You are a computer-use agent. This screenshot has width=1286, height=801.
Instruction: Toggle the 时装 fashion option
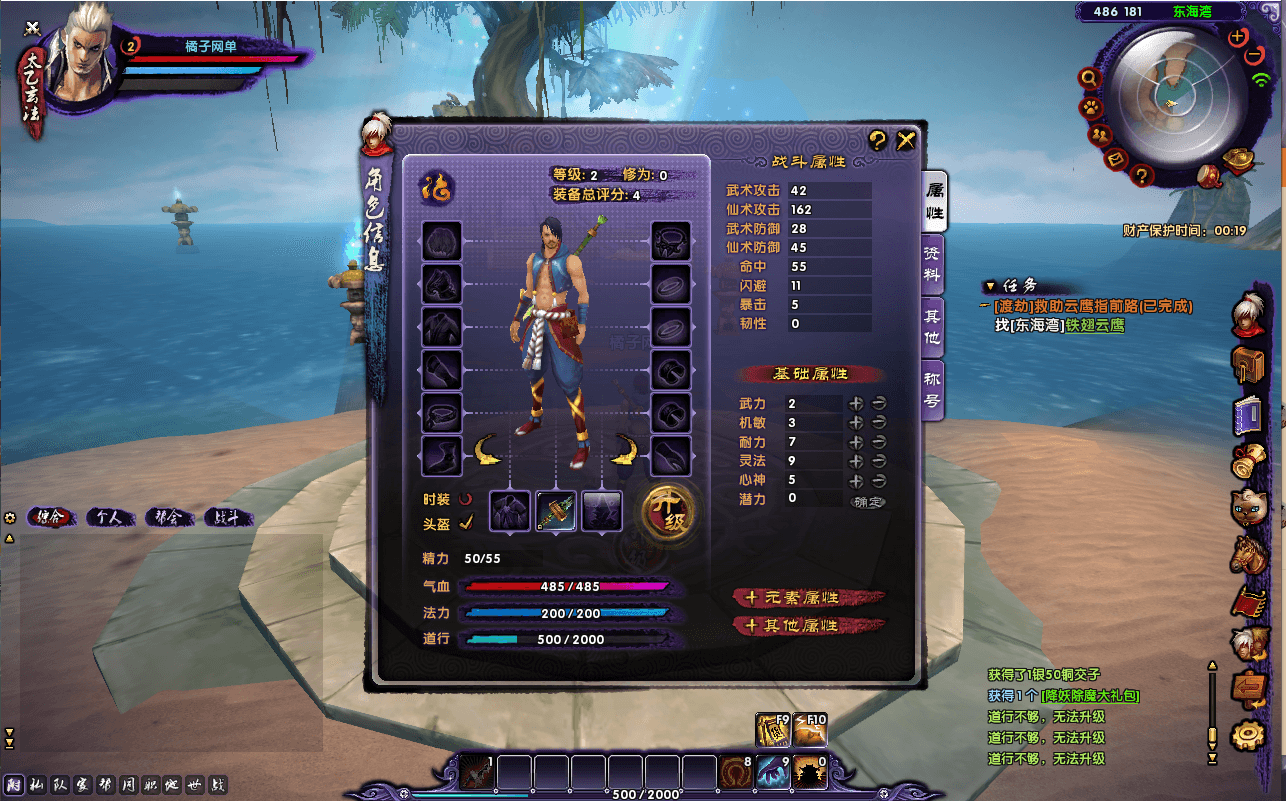click(x=466, y=498)
